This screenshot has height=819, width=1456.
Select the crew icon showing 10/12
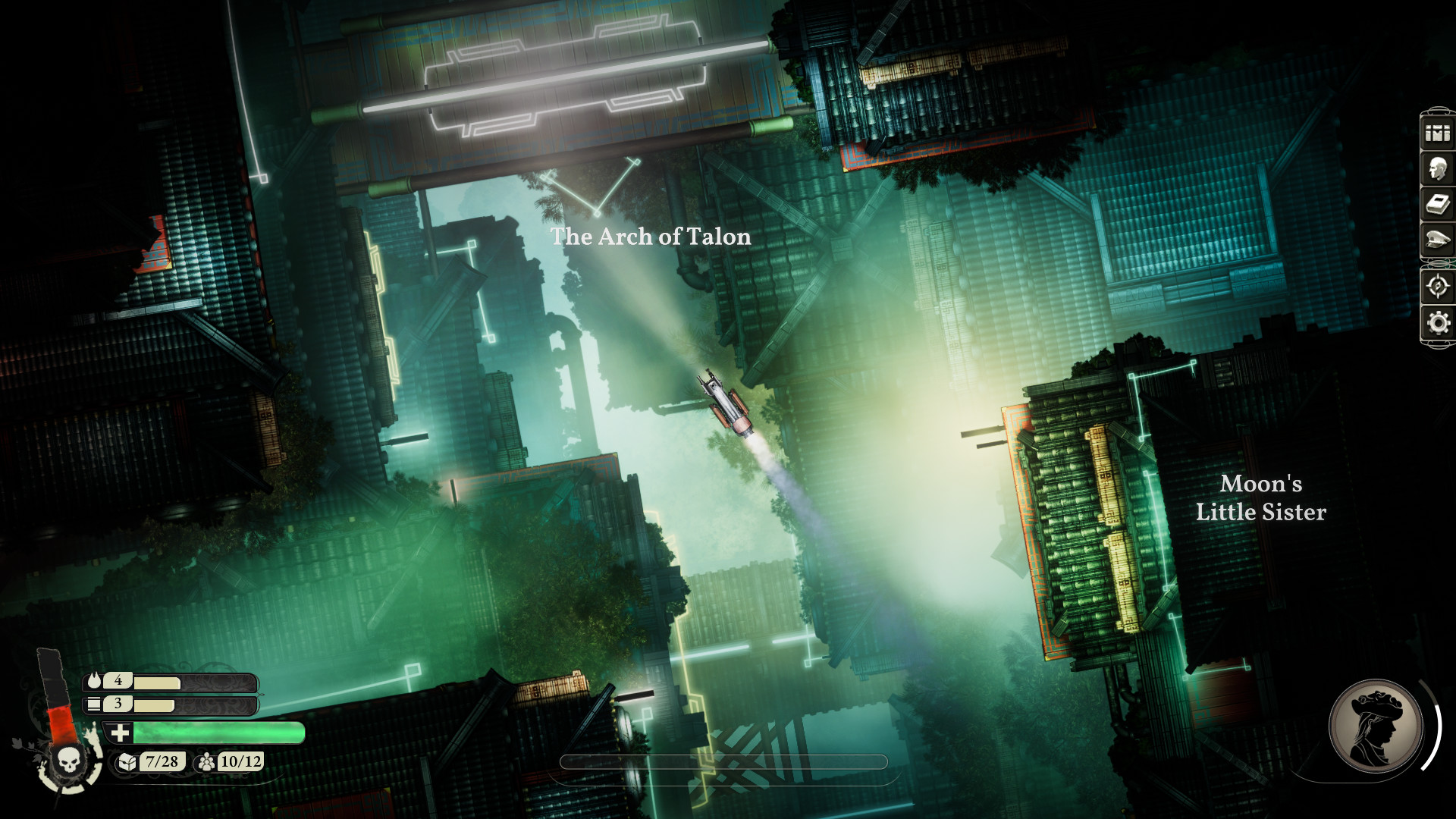pos(206,761)
